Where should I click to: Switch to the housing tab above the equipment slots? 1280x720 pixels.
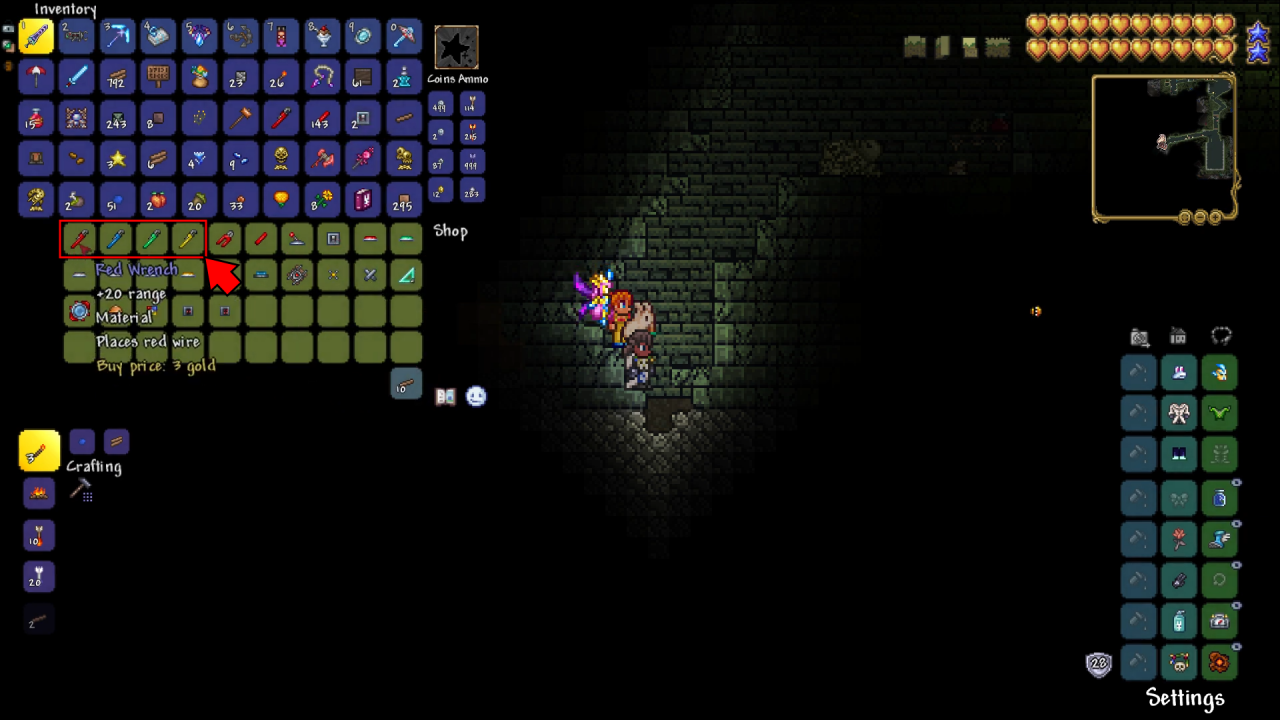(x=1178, y=337)
